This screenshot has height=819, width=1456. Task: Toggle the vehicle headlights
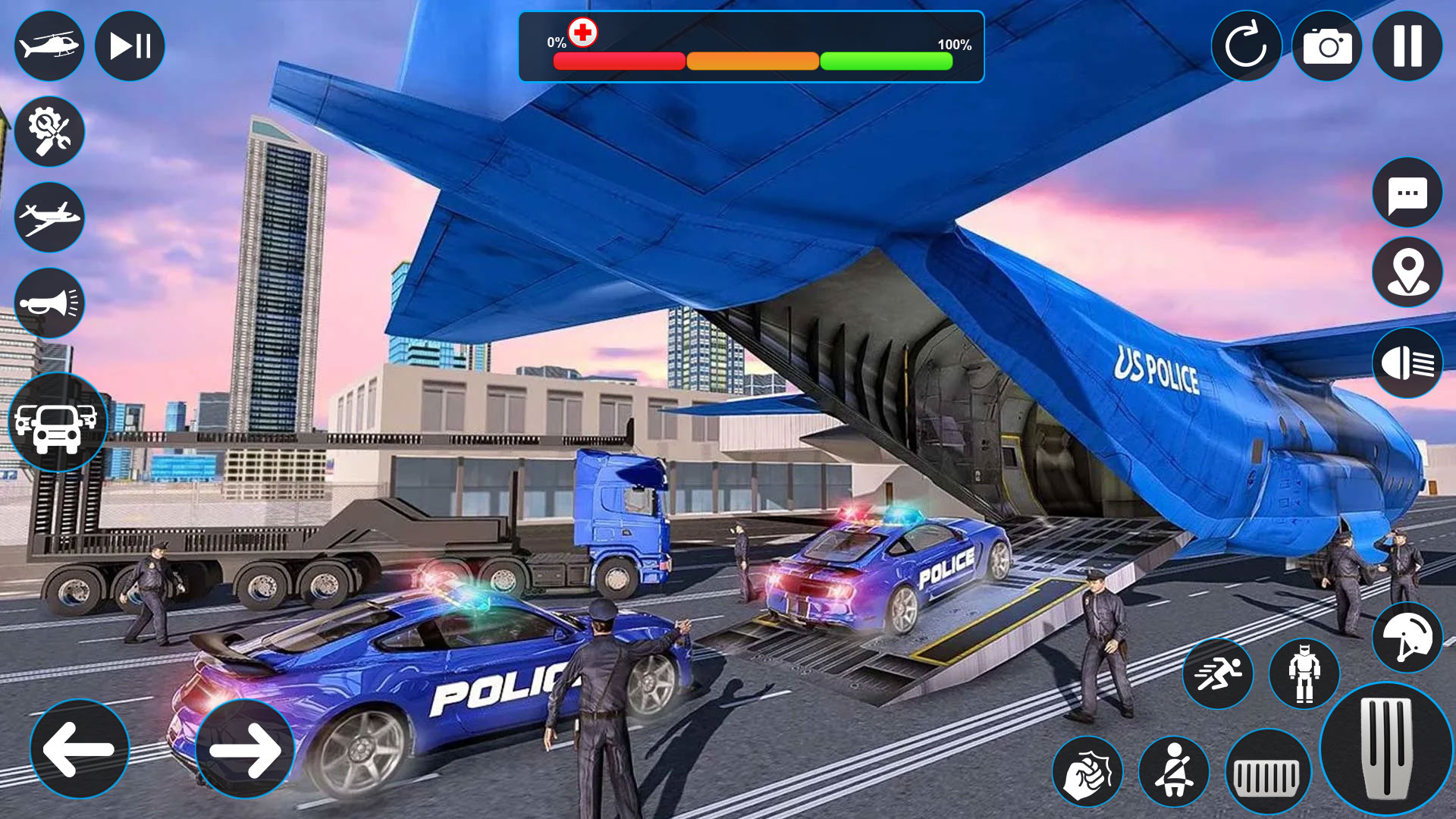click(x=1407, y=362)
